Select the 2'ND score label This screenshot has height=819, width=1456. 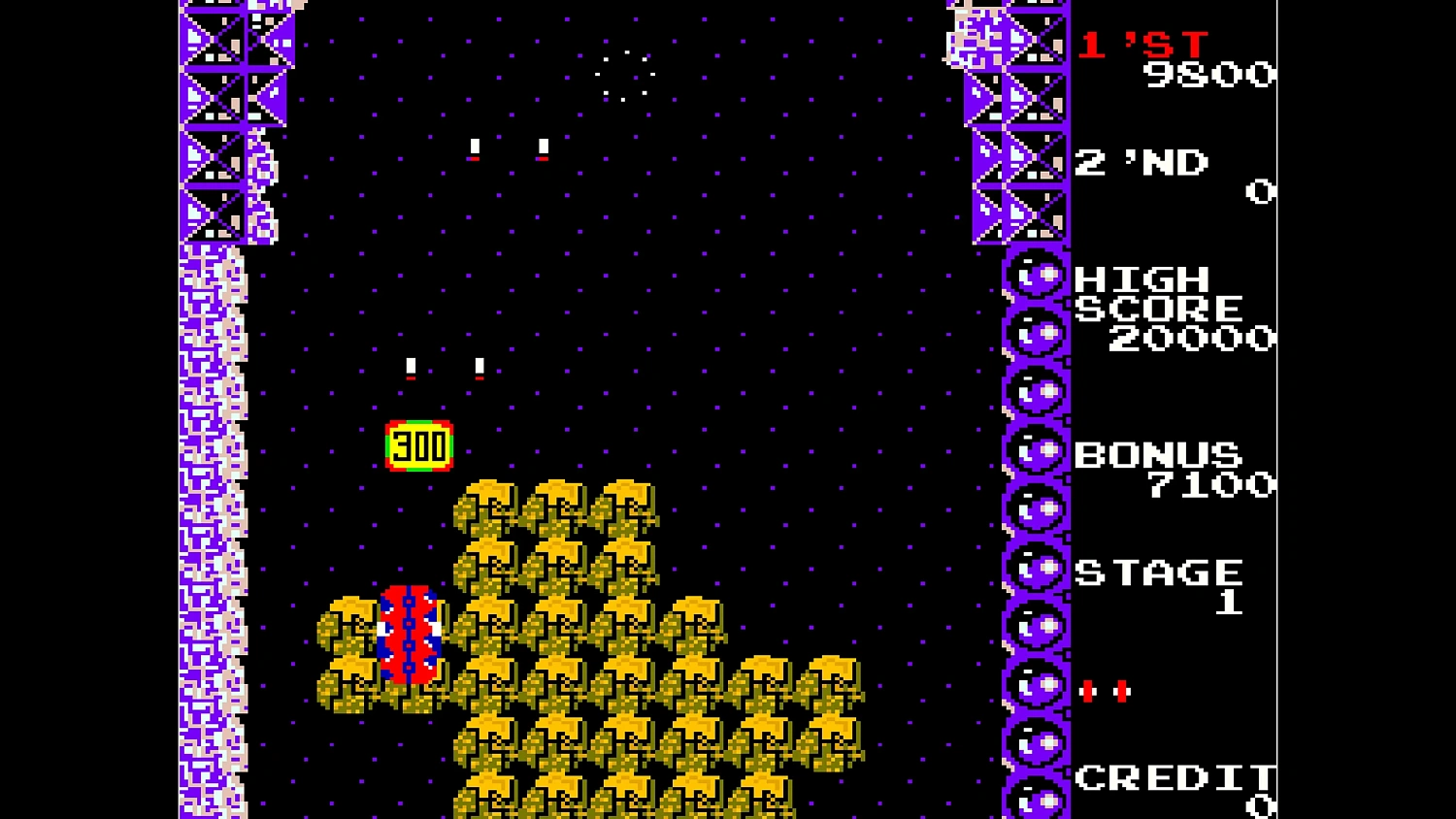[1142, 163]
